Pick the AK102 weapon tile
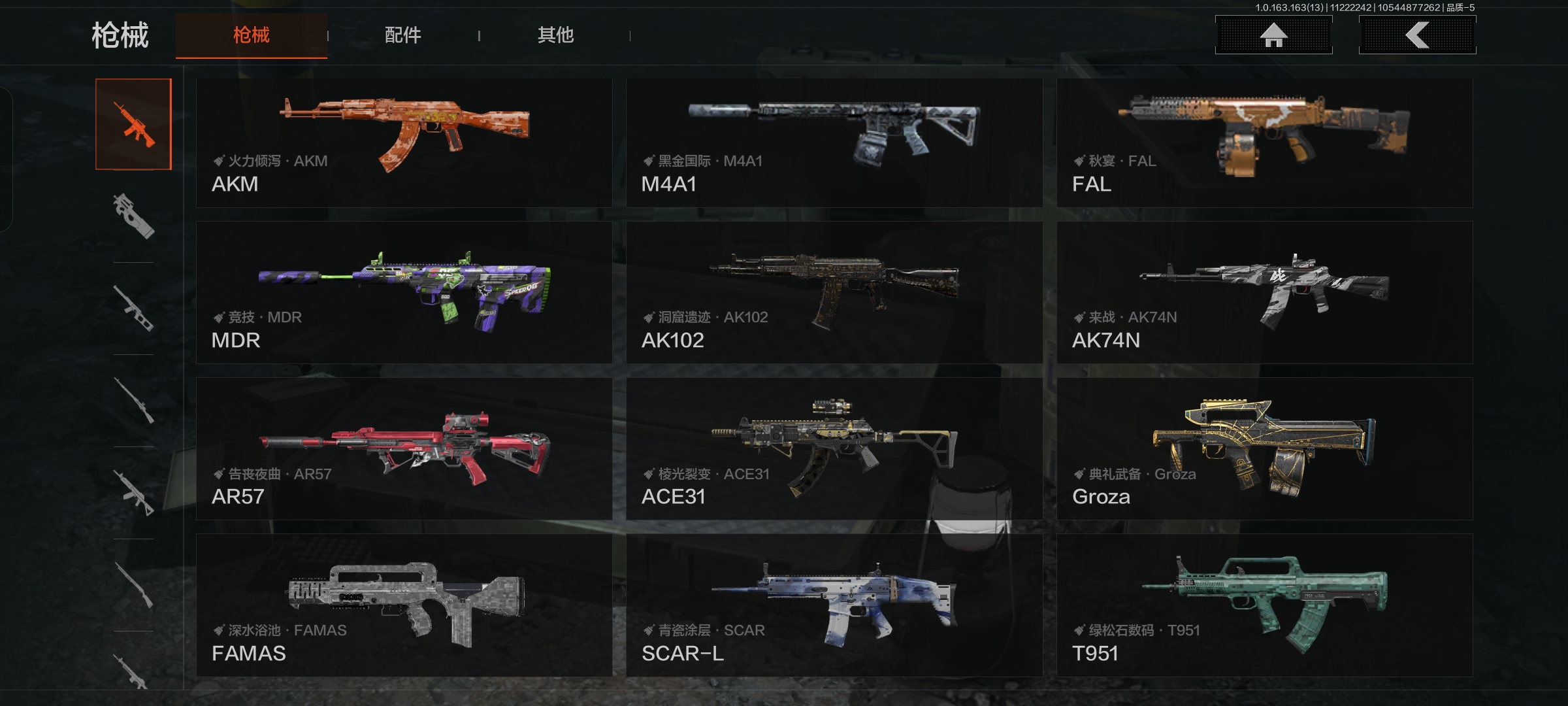1568x706 pixels. 834,292
